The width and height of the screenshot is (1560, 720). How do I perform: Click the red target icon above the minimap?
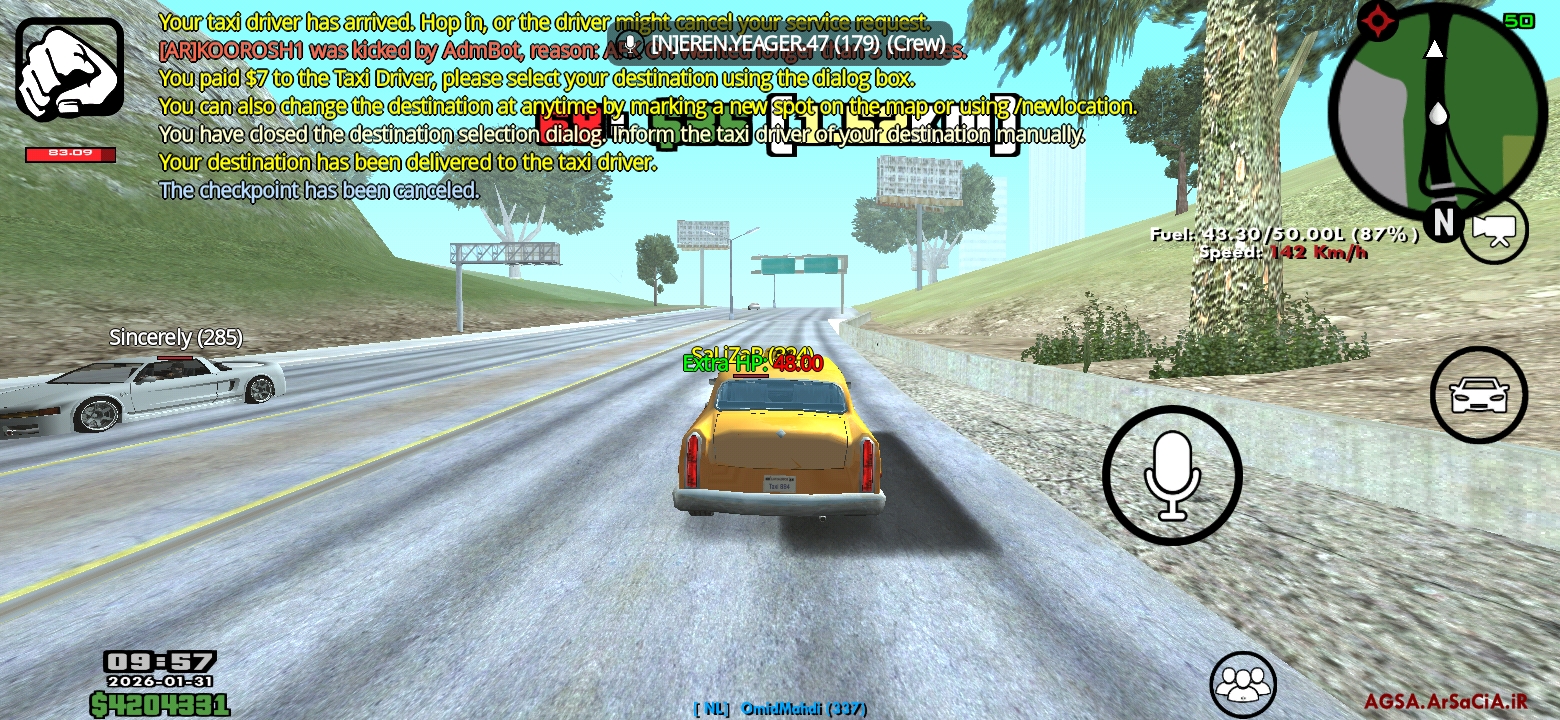coord(1378,18)
